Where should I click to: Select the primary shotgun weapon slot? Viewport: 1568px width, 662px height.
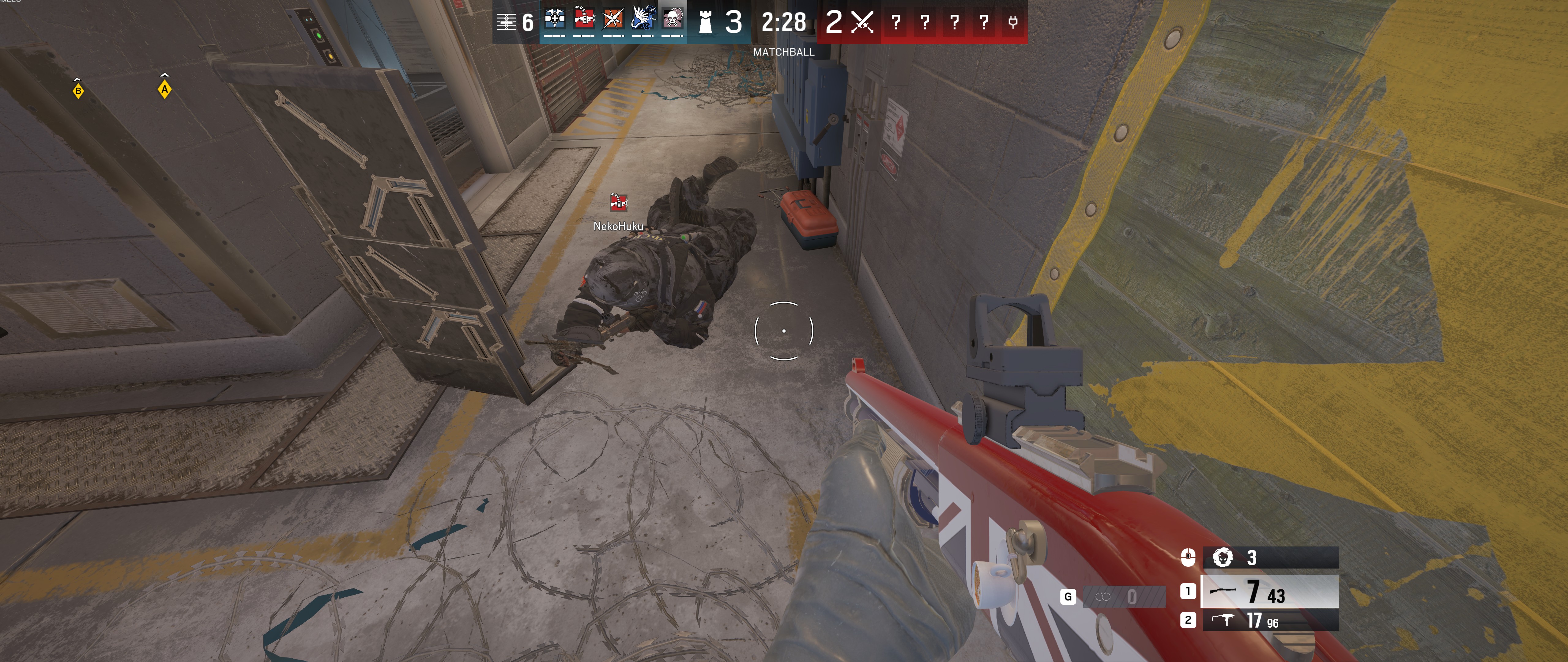(1270, 591)
